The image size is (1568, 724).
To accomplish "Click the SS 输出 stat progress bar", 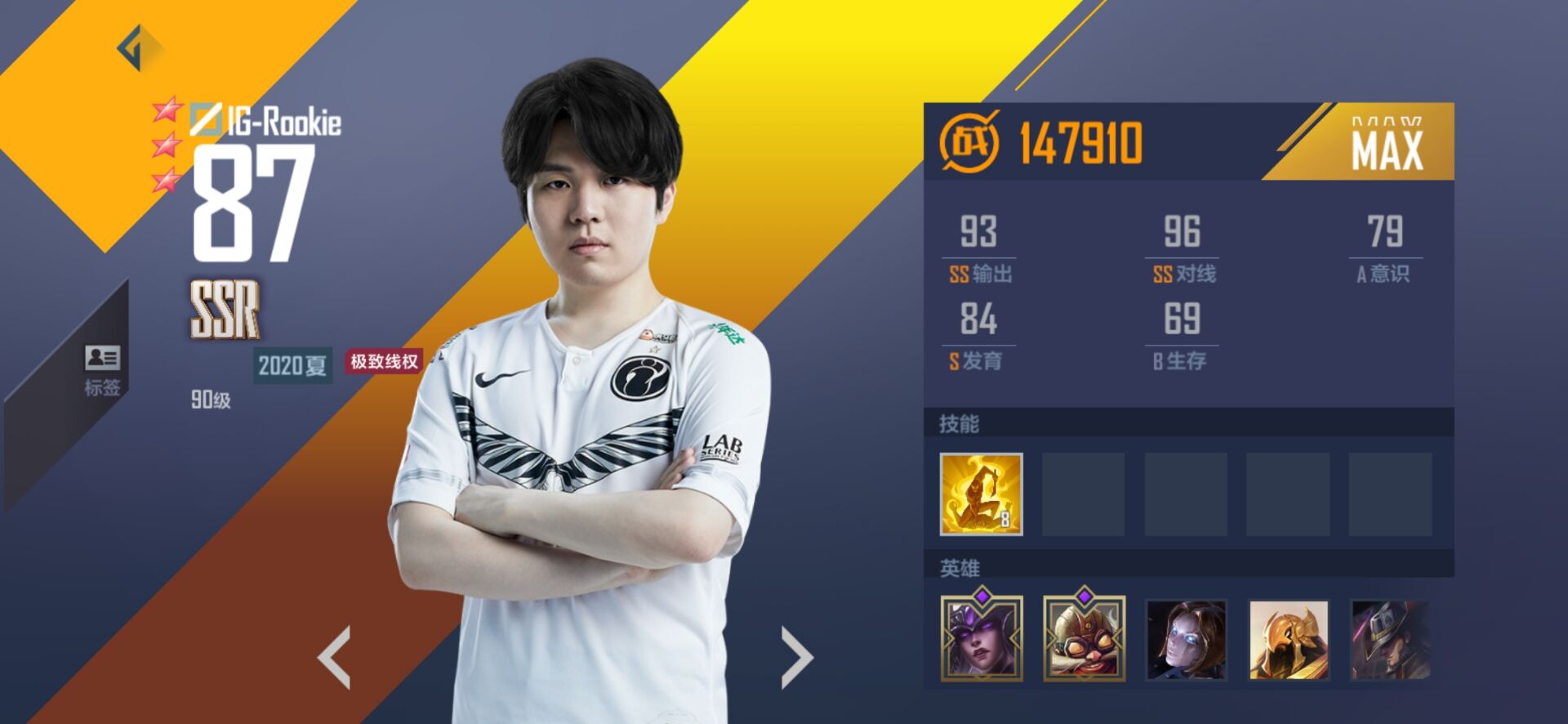I will pos(981,256).
